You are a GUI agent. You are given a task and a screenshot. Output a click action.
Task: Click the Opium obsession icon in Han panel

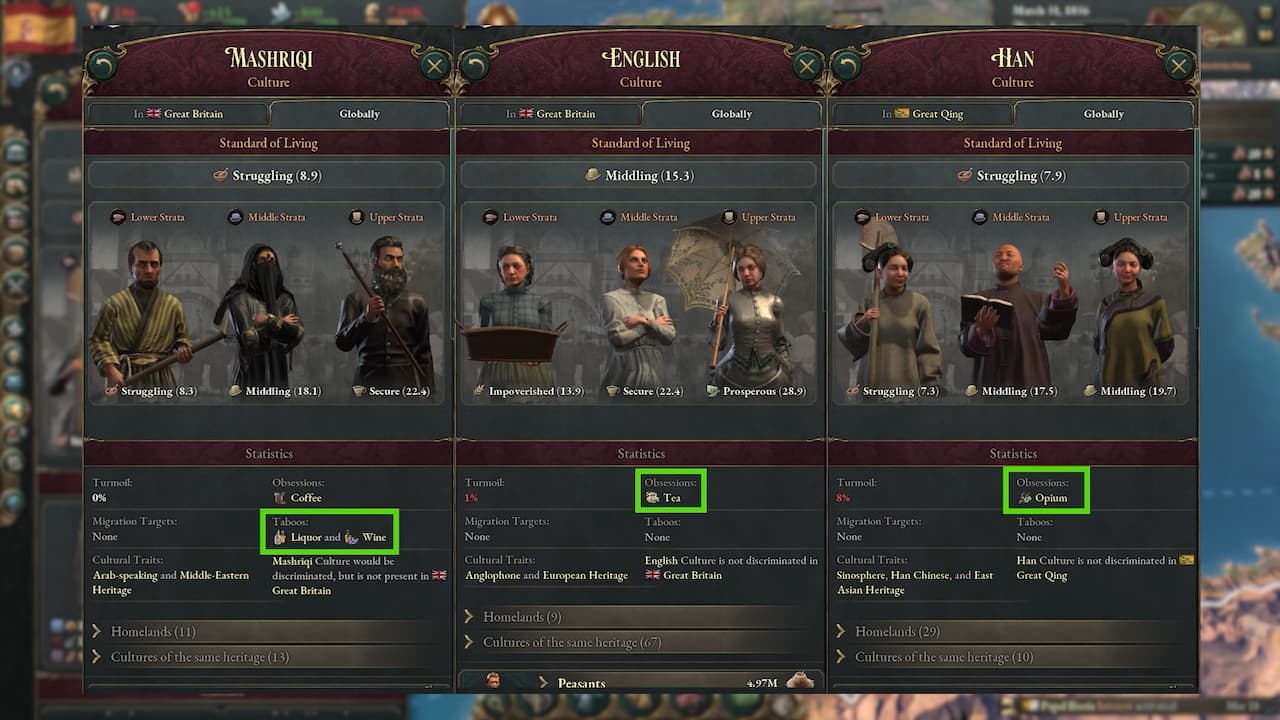pos(1026,497)
